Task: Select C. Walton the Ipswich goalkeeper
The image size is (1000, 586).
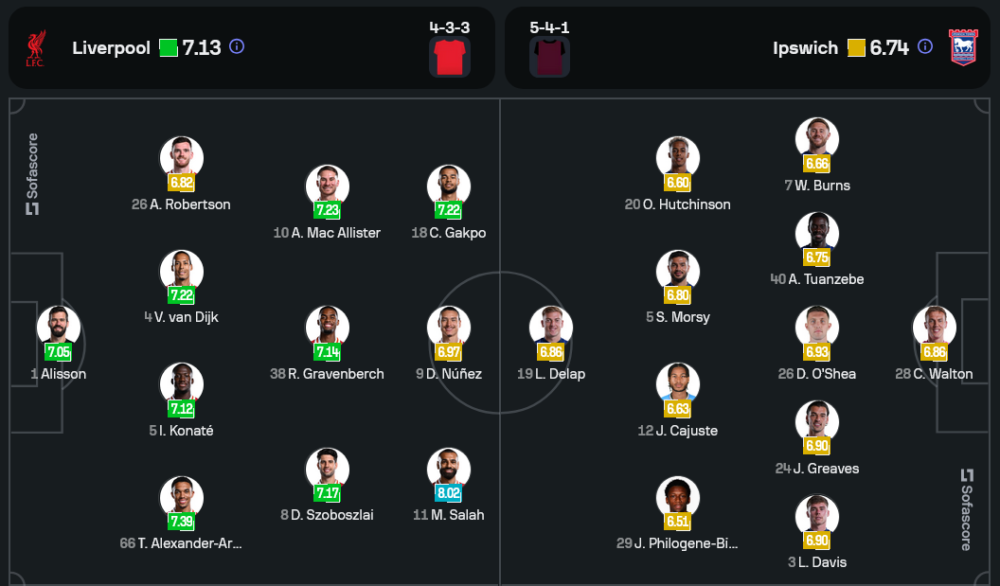Action: click(934, 328)
